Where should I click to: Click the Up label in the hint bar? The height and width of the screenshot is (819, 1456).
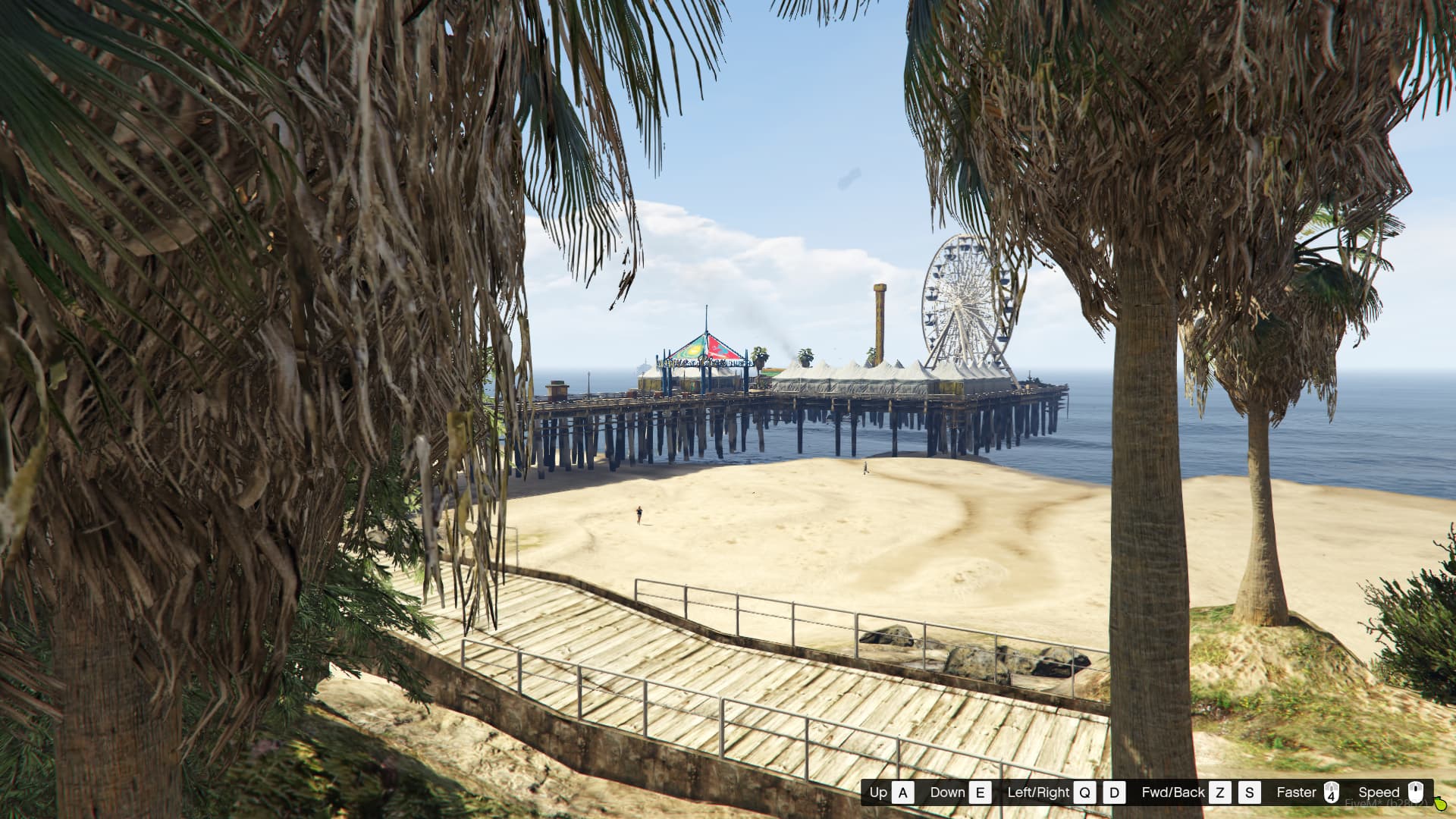tap(878, 792)
